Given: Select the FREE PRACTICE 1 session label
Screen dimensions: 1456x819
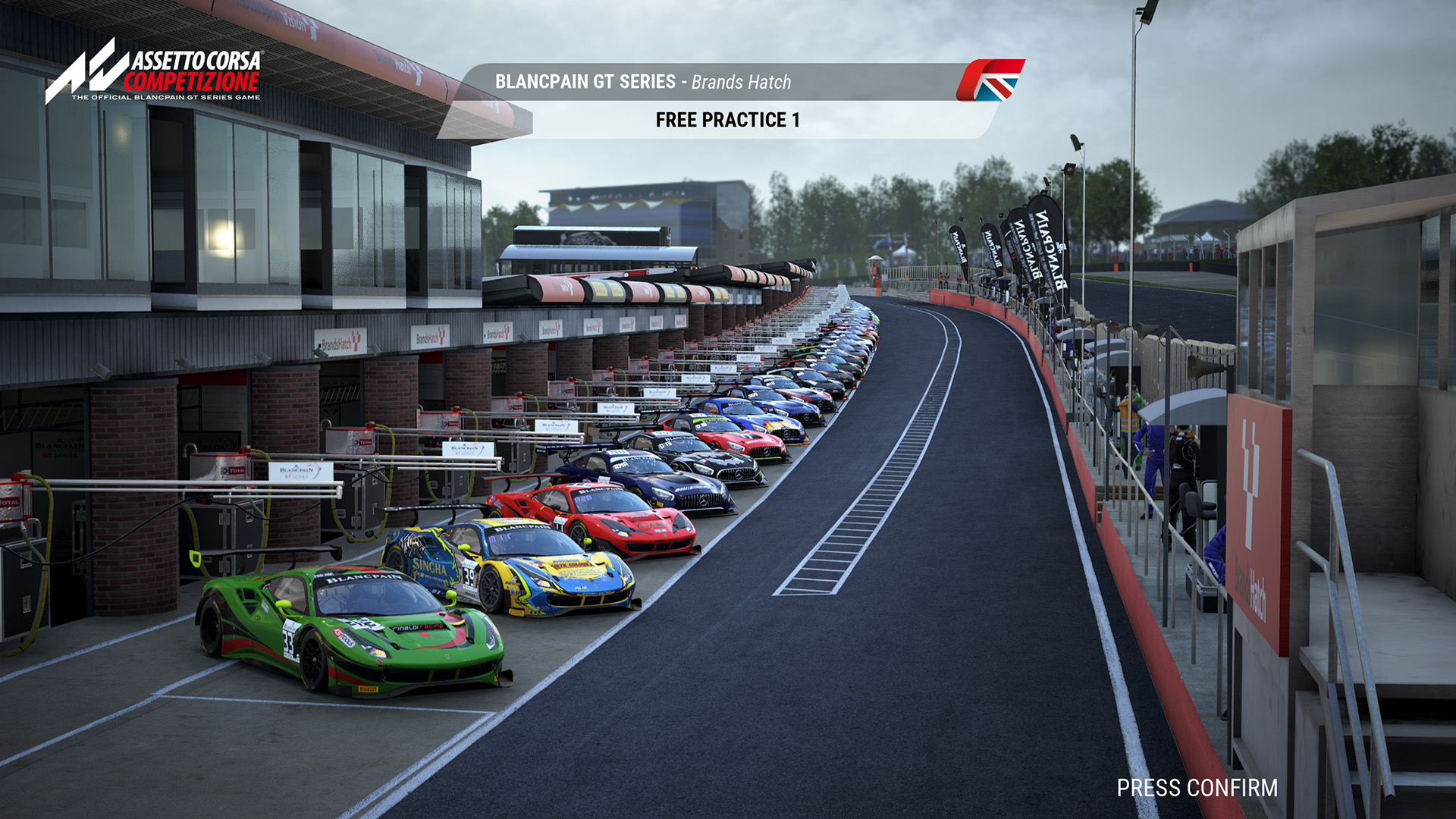Looking at the screenshot, I should tap(726, 119).
